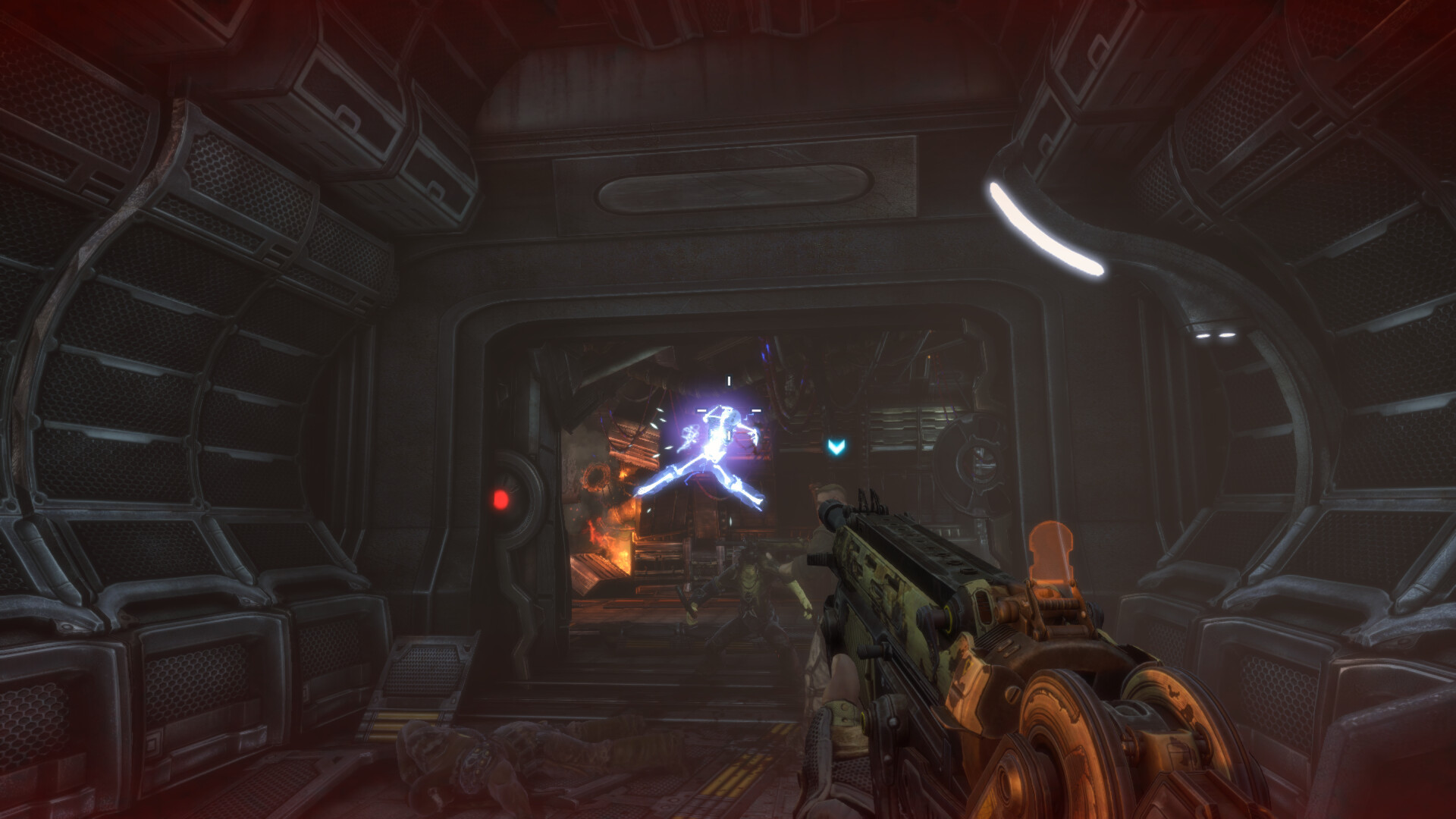
Task: Click the blue chevron waypoint marker
Action: [836, 447]
